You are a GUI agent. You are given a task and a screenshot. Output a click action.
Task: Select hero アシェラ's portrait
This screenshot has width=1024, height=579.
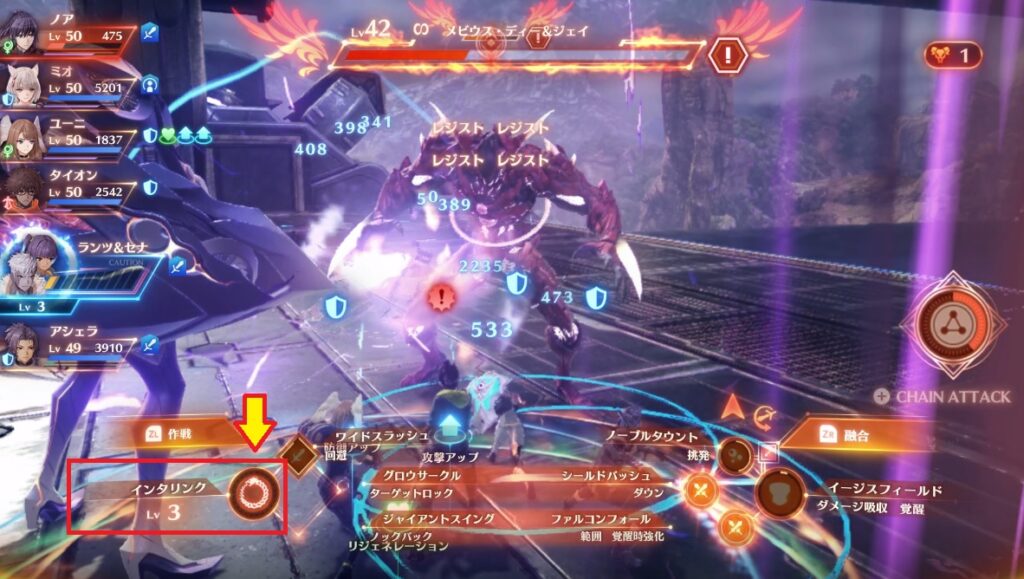pos(24,345)
